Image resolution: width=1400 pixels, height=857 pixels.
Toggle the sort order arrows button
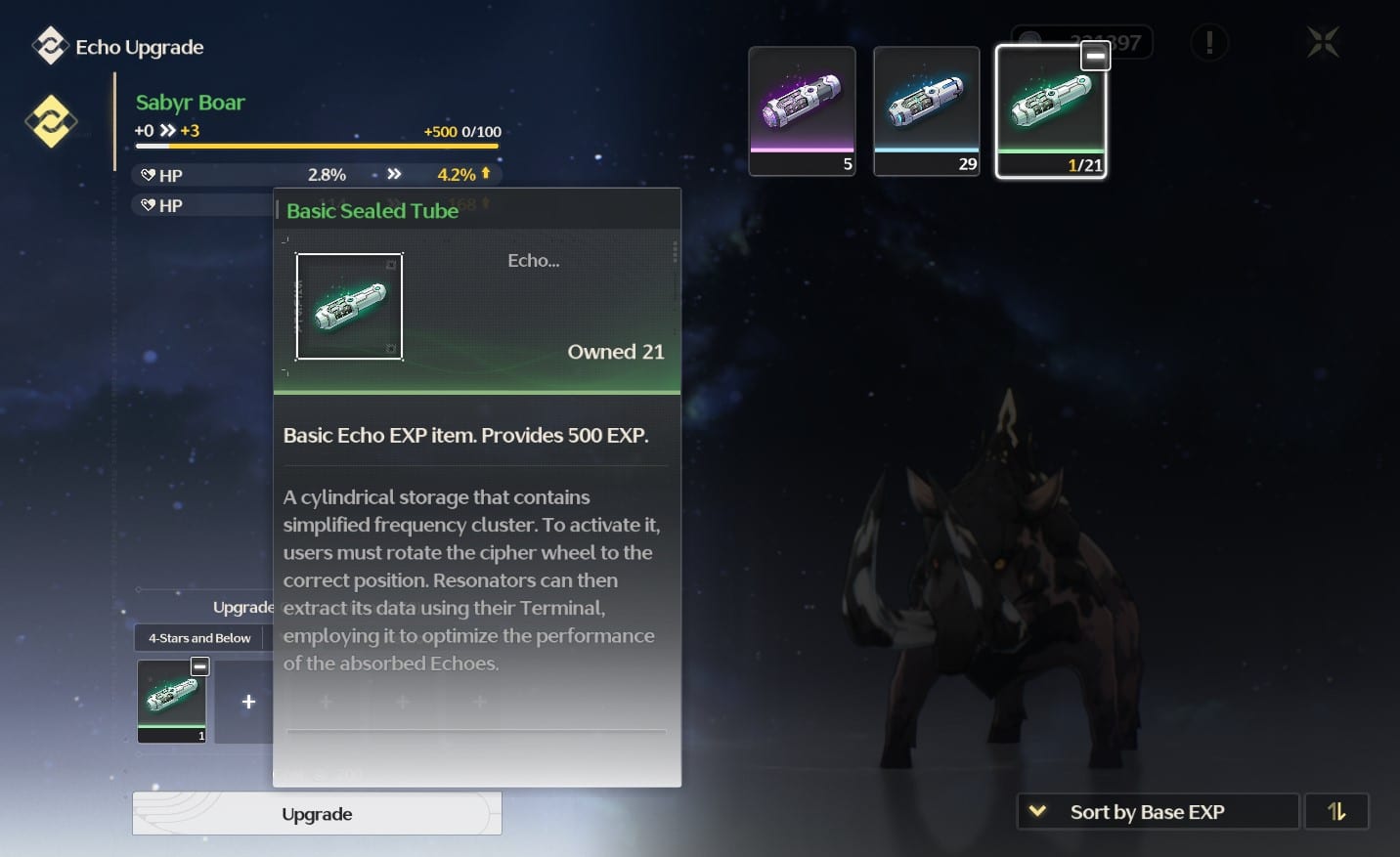[1336, 812]
